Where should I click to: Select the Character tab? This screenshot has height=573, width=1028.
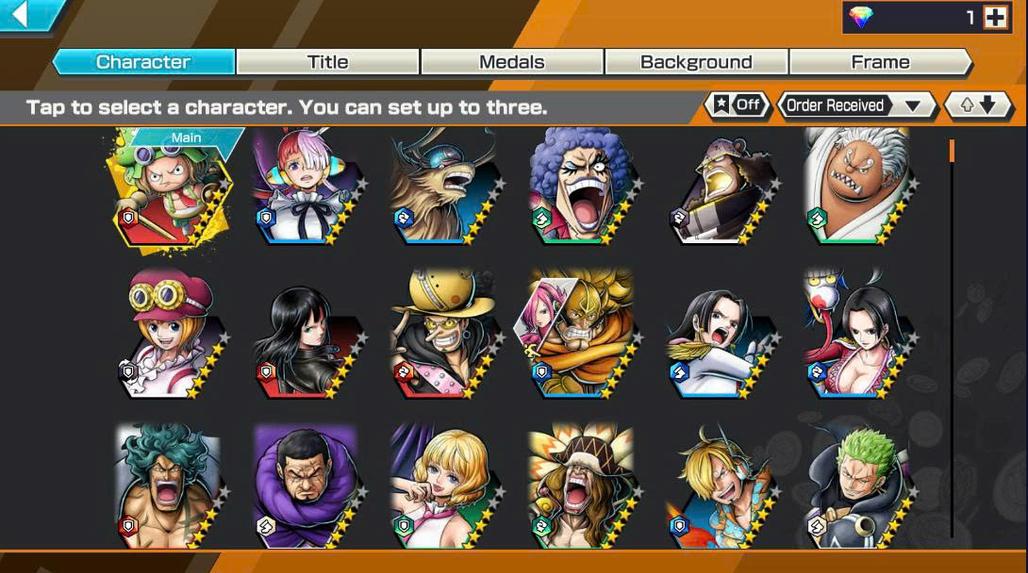(x=143, y=62)
